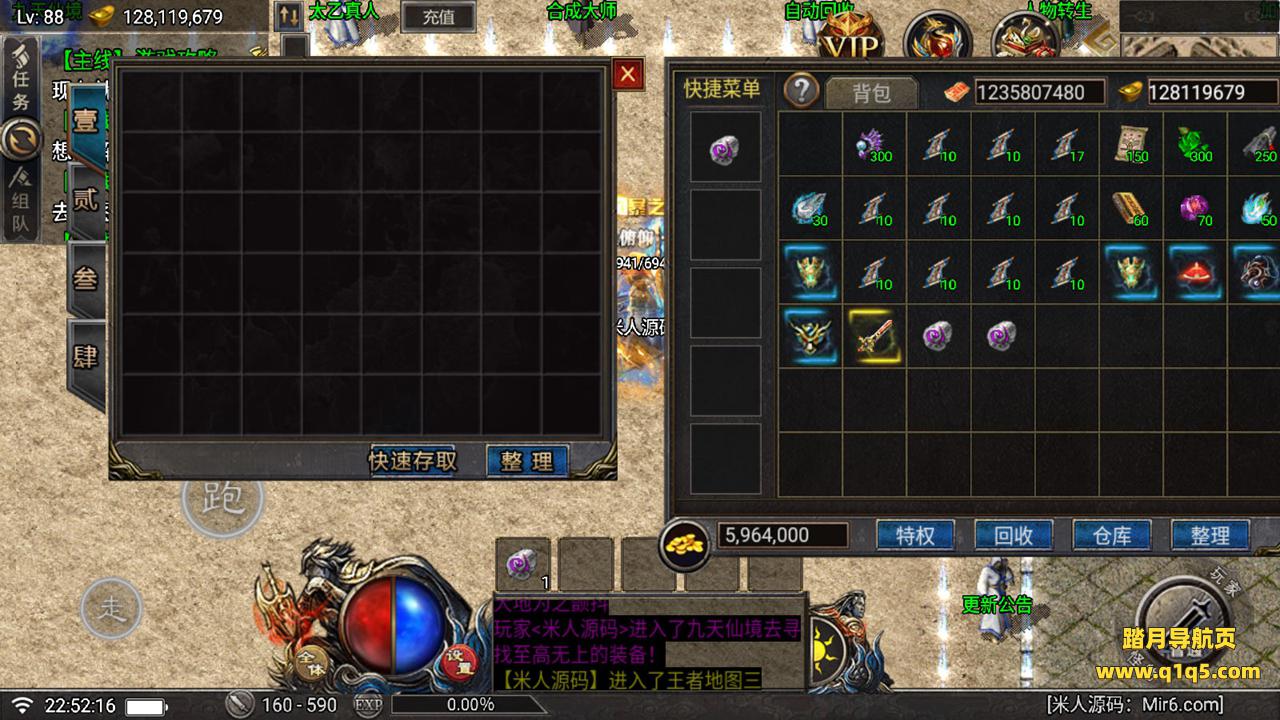
Task: Click the 充值 recharge button
Action: tap(438, 17)
